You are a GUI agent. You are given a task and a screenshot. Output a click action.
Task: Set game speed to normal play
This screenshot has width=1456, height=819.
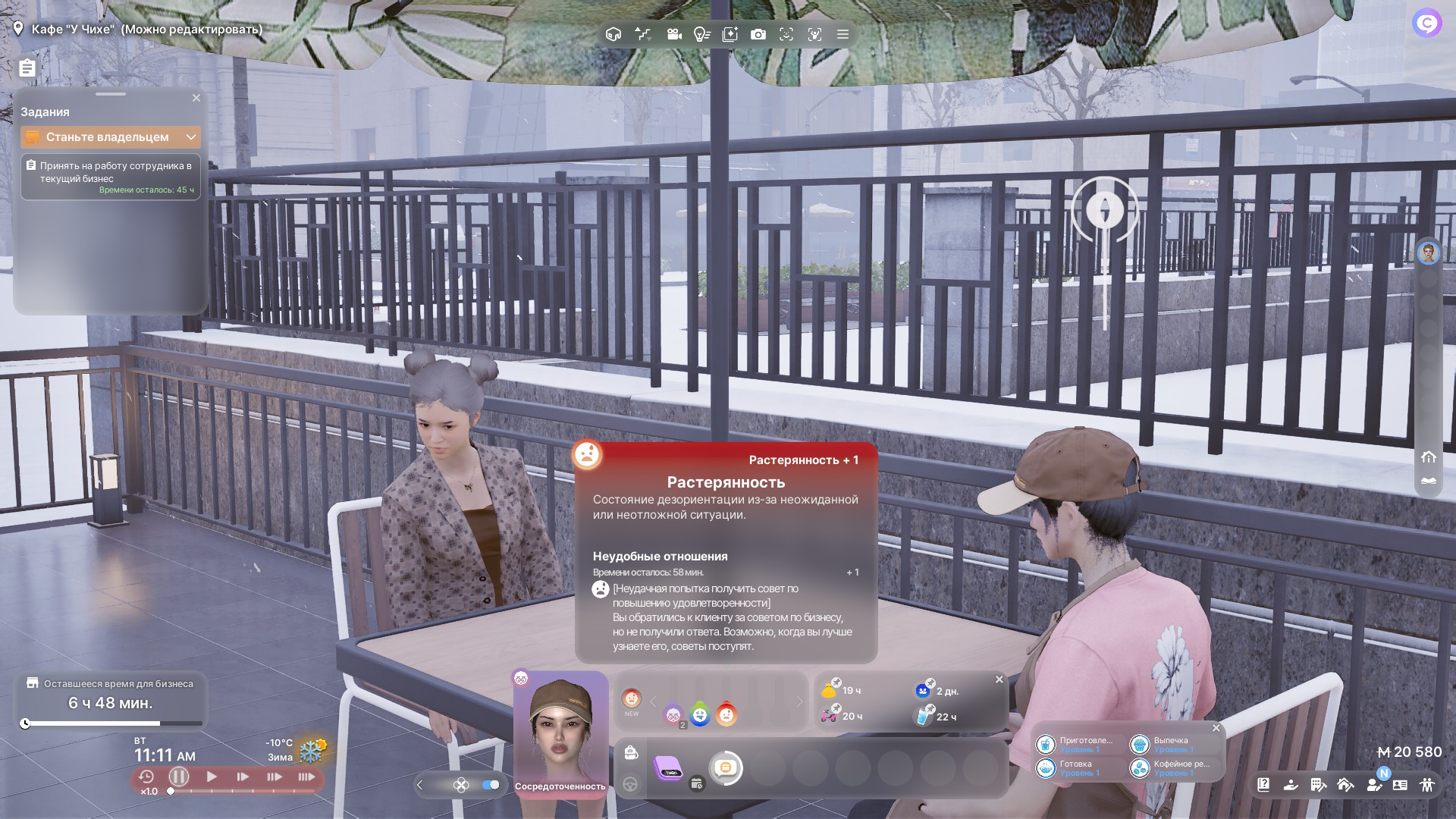pyautogui.click(x=212, y=777)
